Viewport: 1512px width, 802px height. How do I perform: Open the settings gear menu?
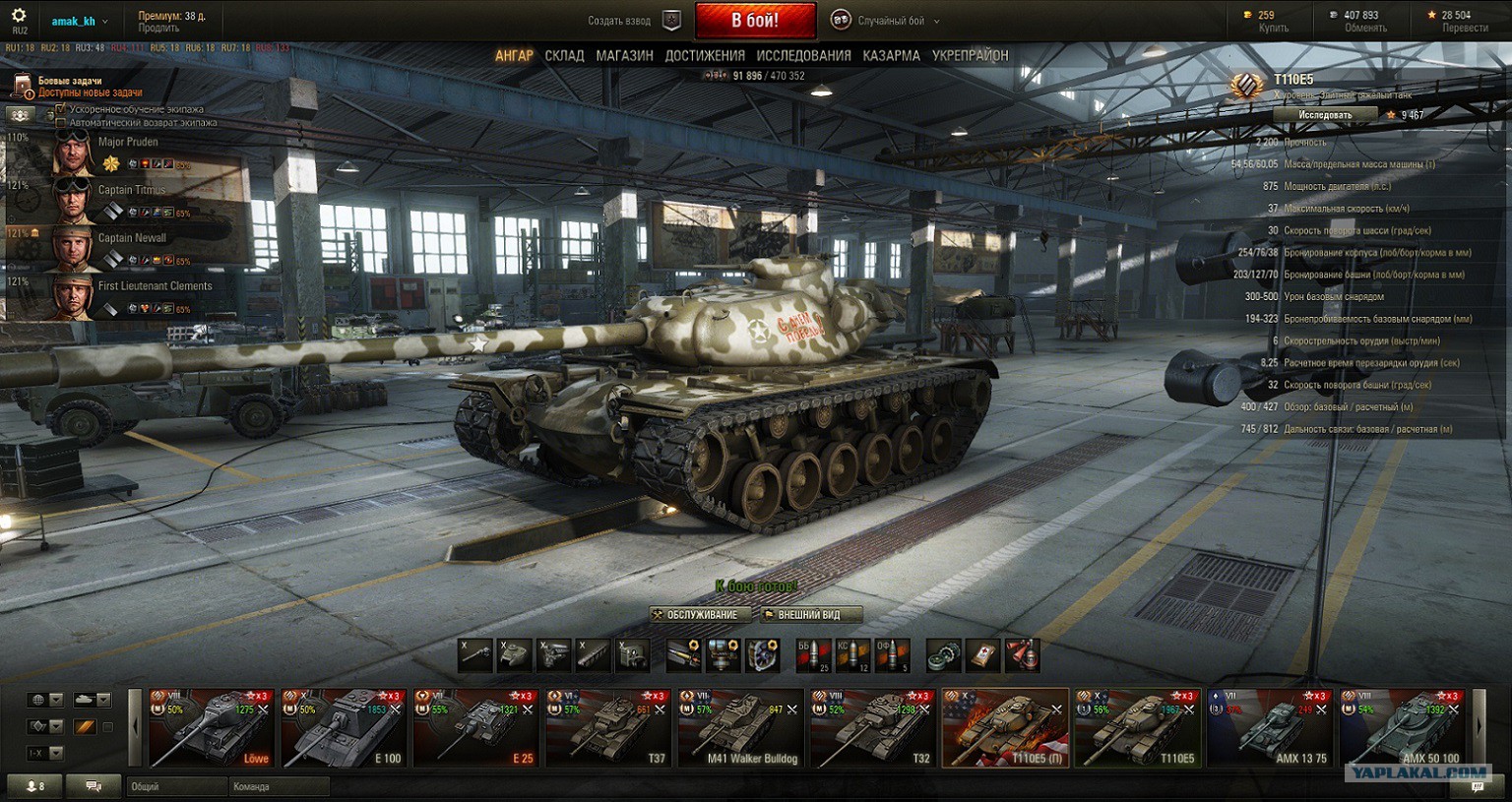point(19,17)
